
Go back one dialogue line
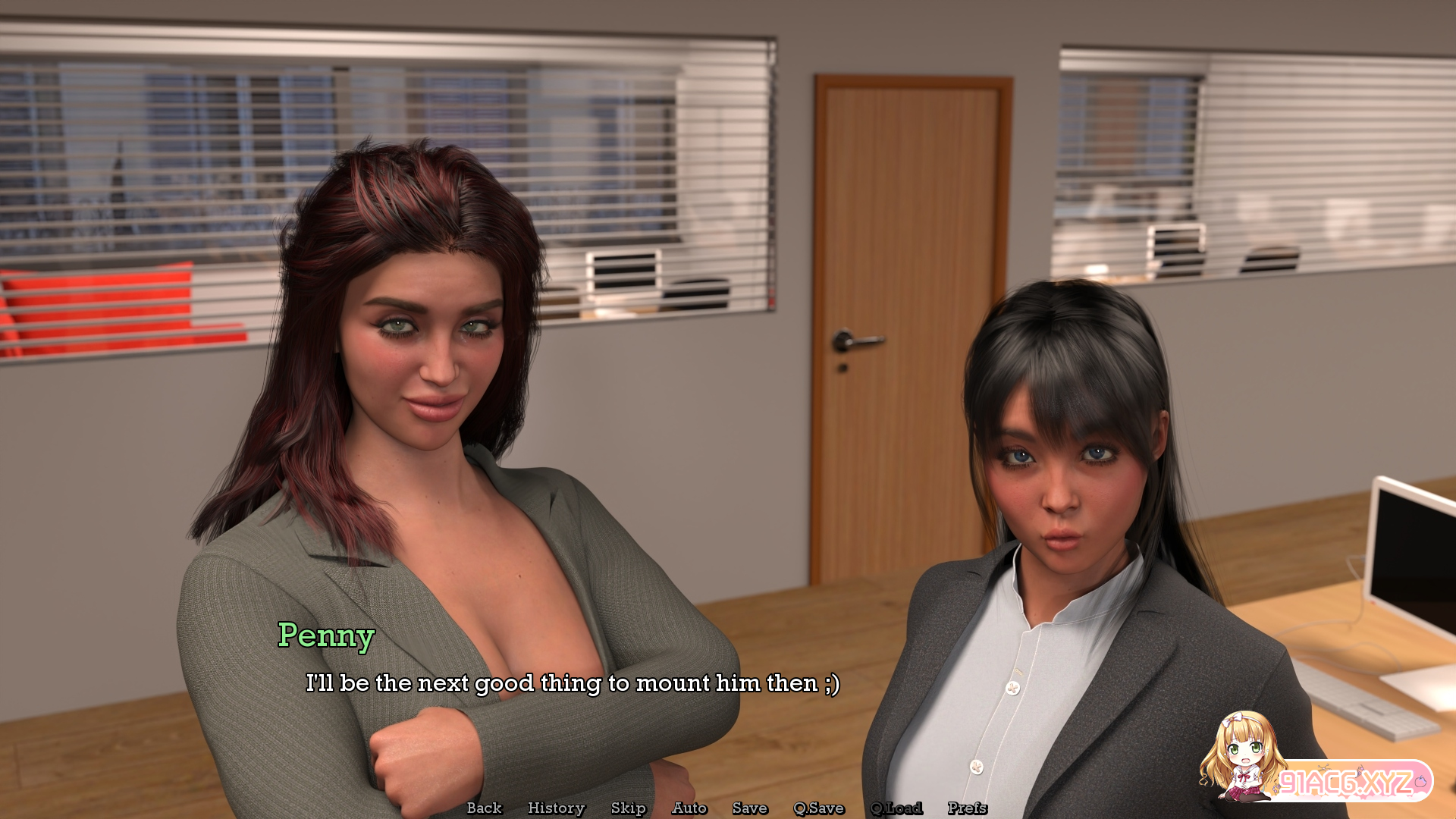tap(484, 808)
